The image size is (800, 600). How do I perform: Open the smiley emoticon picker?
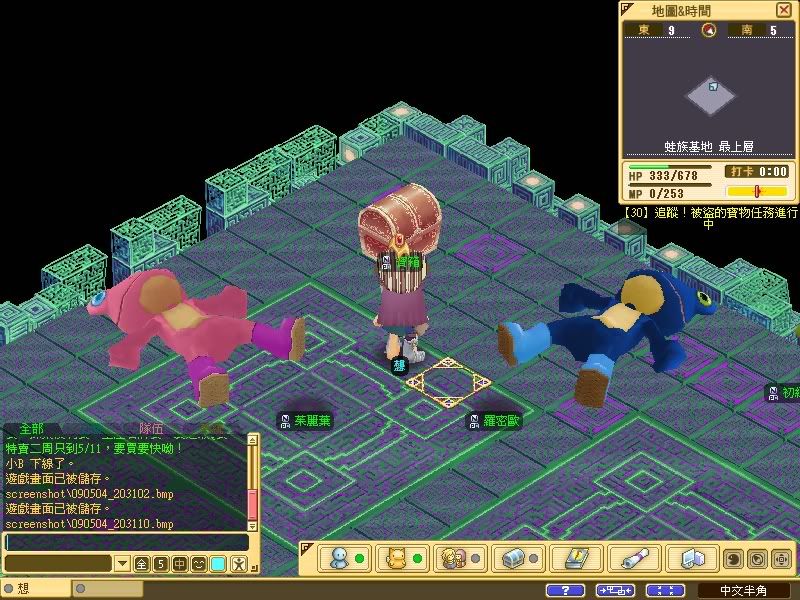point(199,564)
